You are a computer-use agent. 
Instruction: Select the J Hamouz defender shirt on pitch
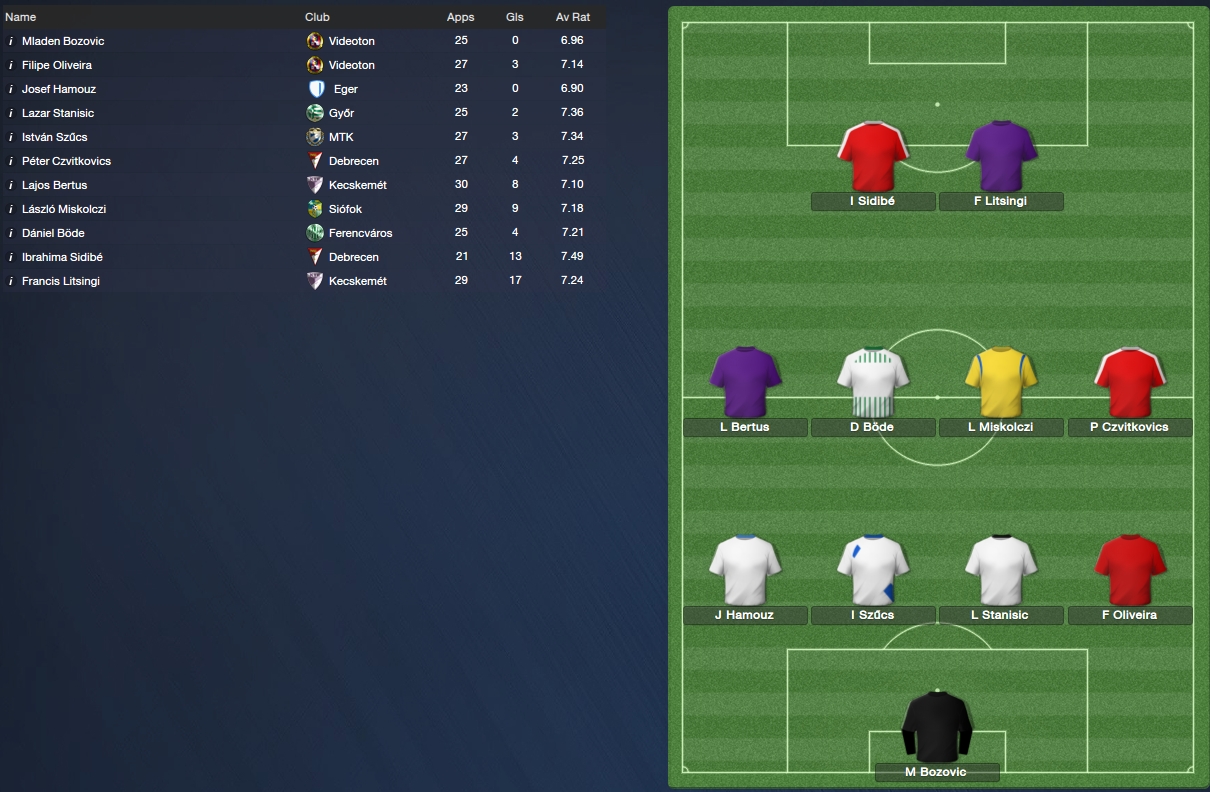click(745, 570)
